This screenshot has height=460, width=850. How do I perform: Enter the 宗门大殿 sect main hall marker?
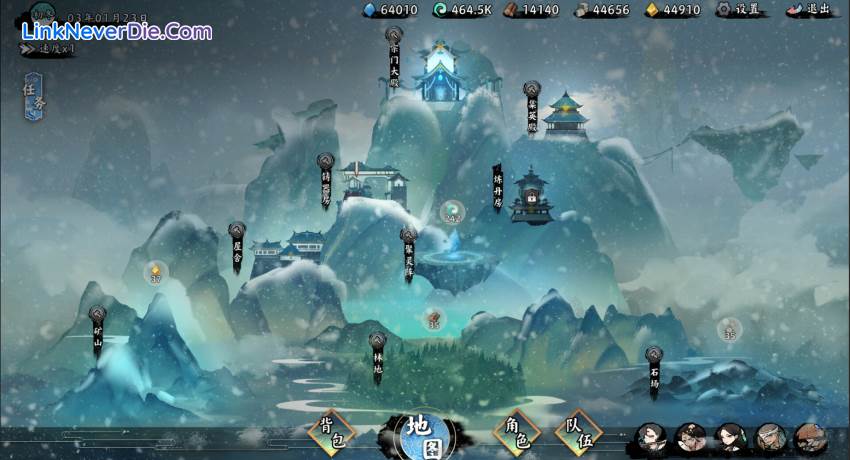coord(395,57)
